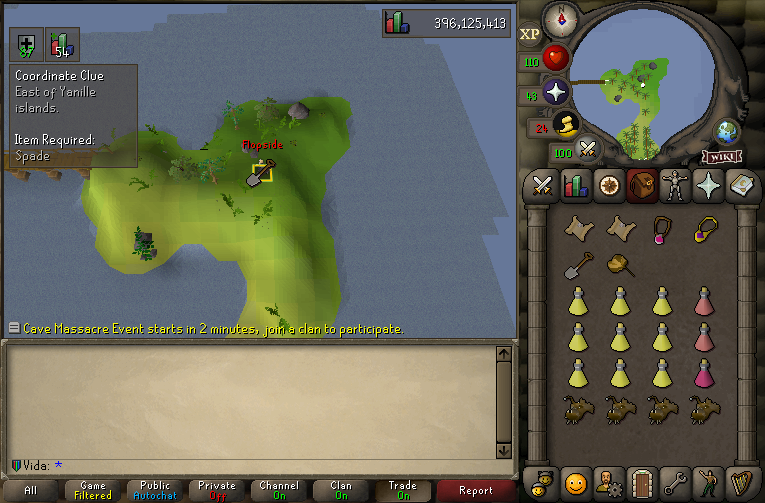The width and height of the screenshot is (765, 503).
Task: Open the Skills tab
Action: [575, 186]
